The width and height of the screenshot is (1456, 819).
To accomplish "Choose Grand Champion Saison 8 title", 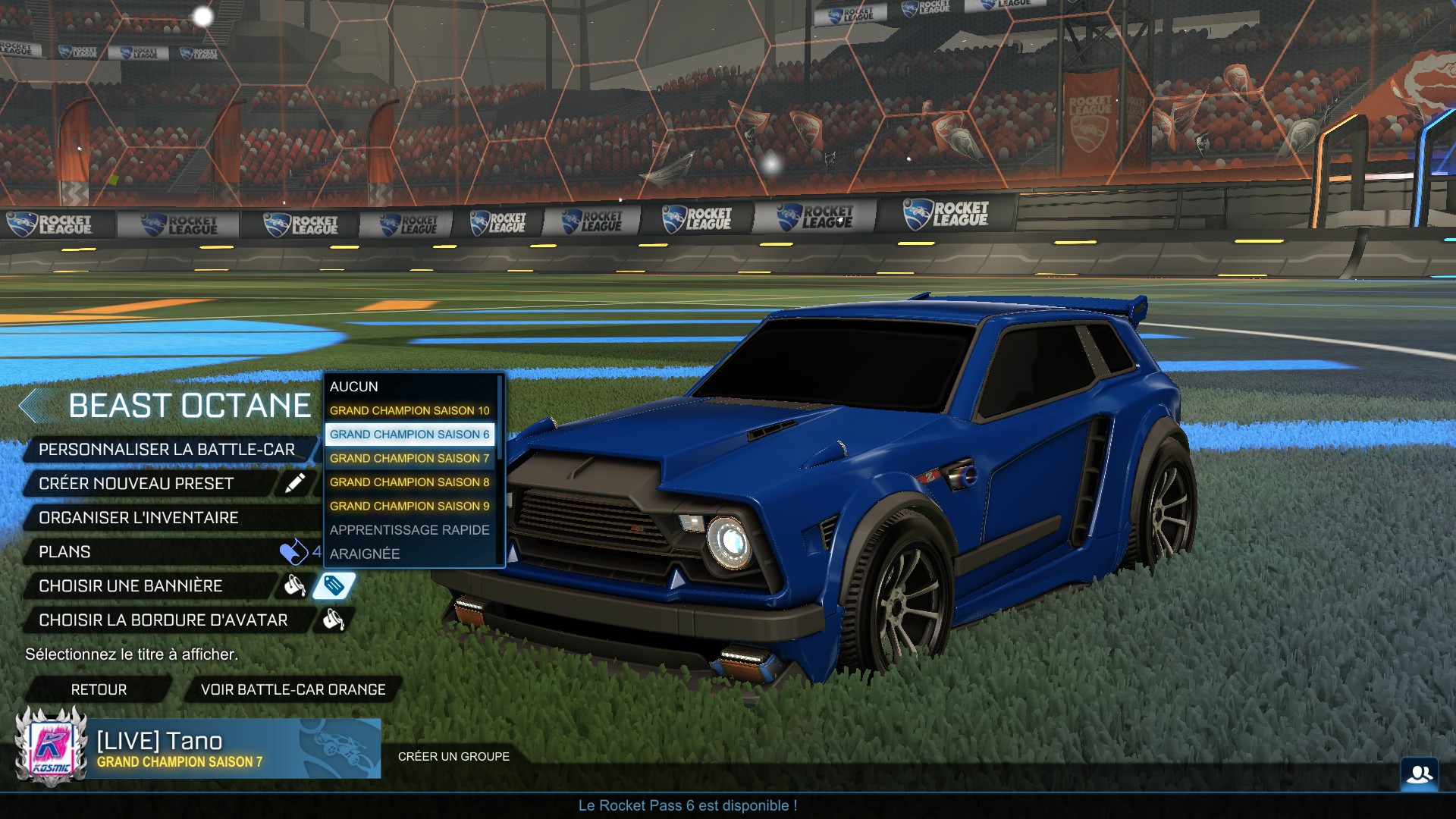I will 409,482.
